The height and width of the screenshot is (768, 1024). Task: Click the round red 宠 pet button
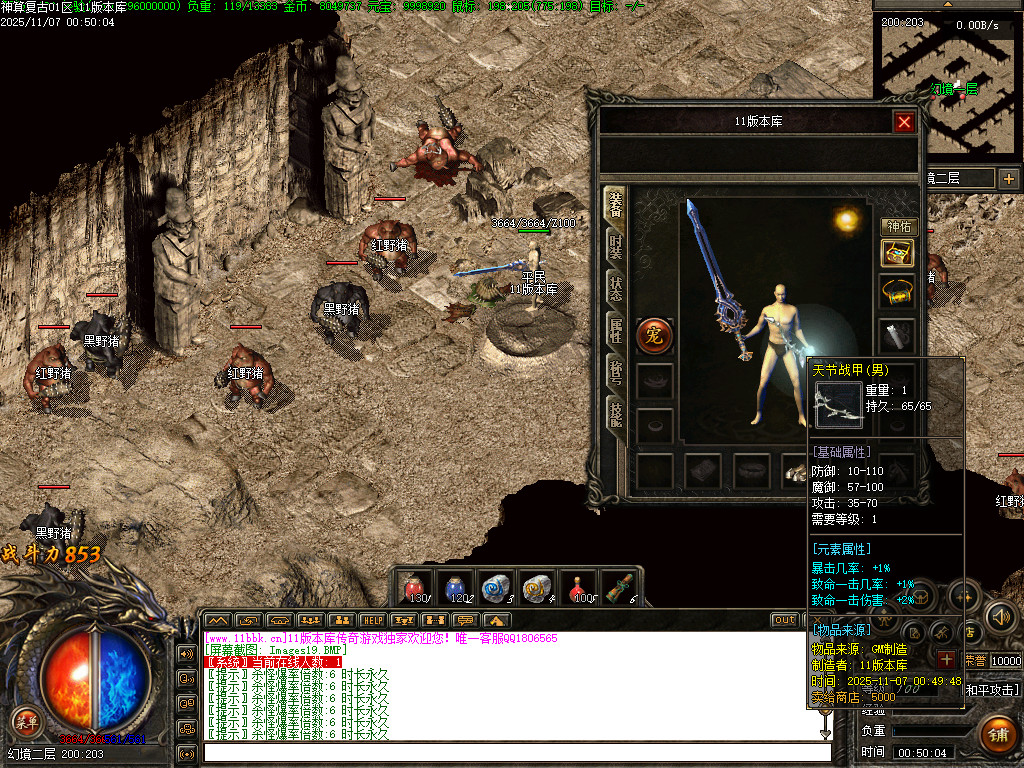[x=654, y=335]
